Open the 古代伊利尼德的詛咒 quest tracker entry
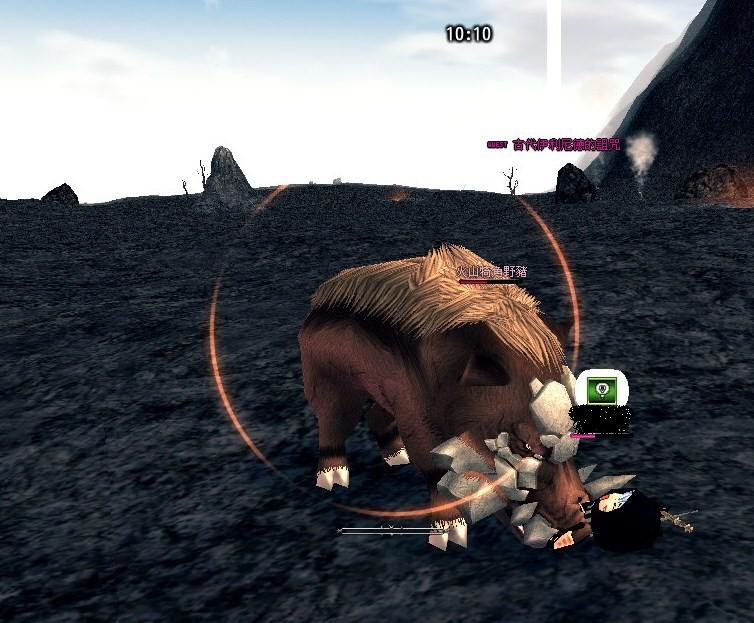The width and height of the screenshot is (754, 623). [x=565, y=145]
